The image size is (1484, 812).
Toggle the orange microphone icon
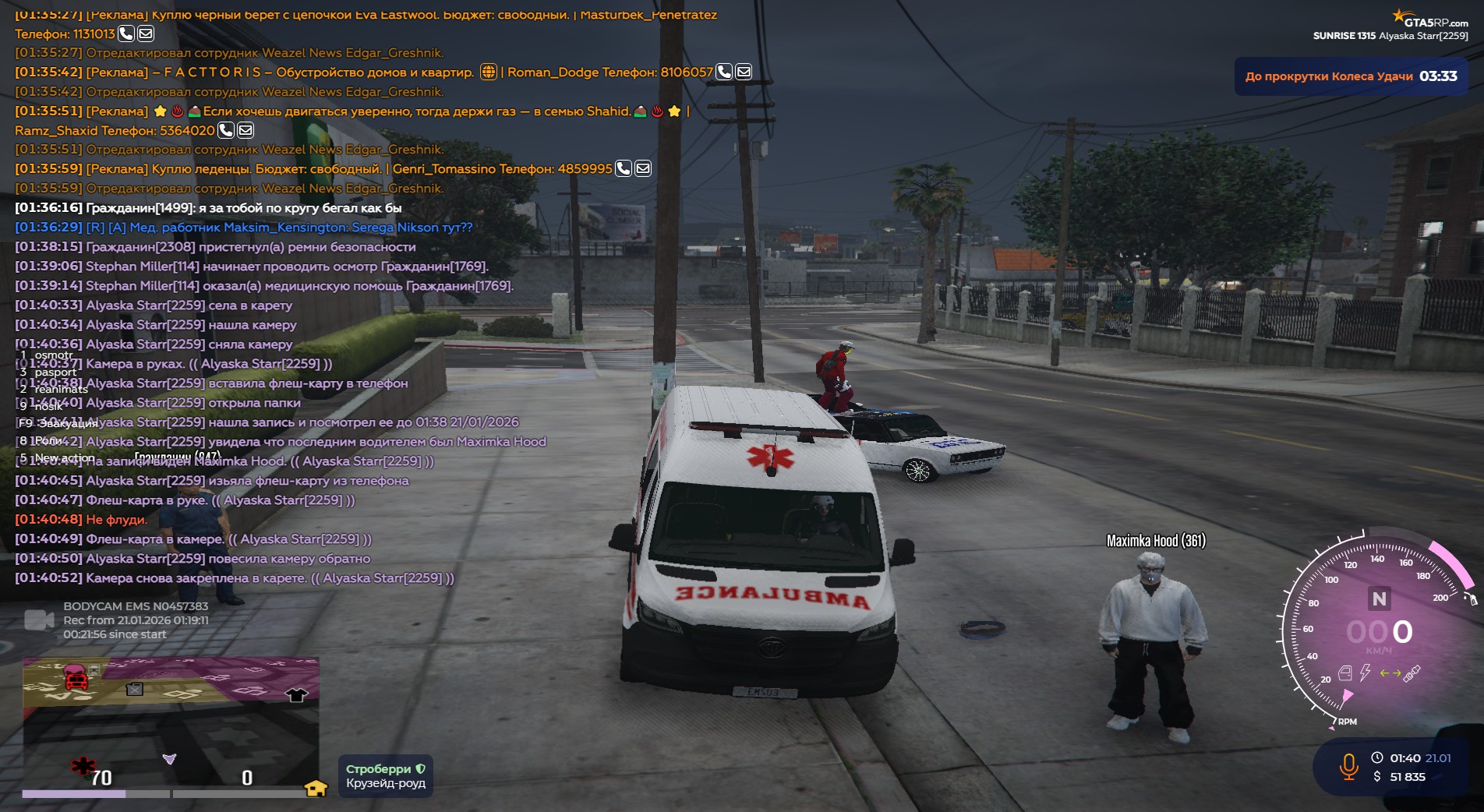coord(1348,766)
